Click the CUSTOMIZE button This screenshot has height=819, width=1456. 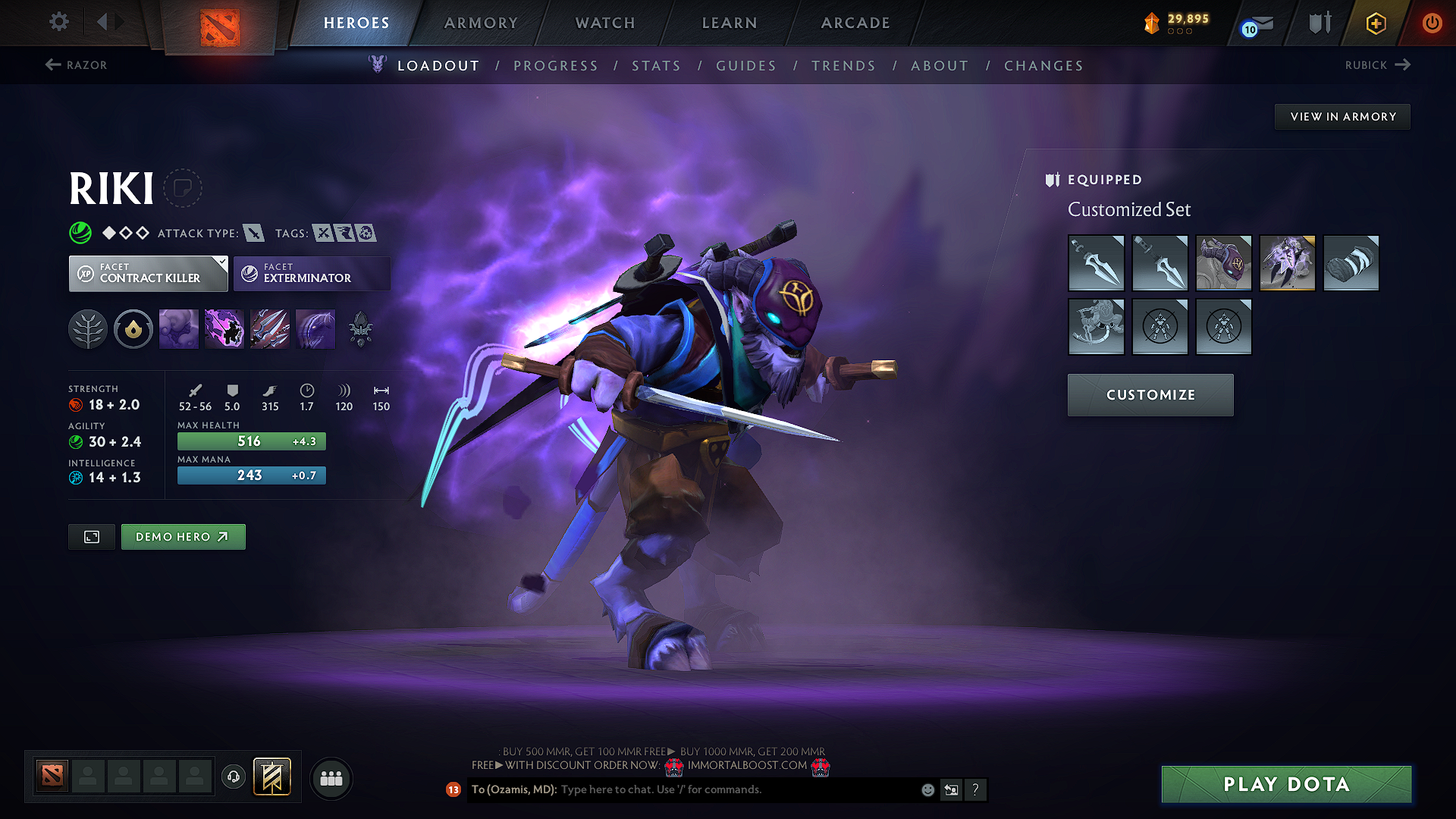click(1150, 394)
